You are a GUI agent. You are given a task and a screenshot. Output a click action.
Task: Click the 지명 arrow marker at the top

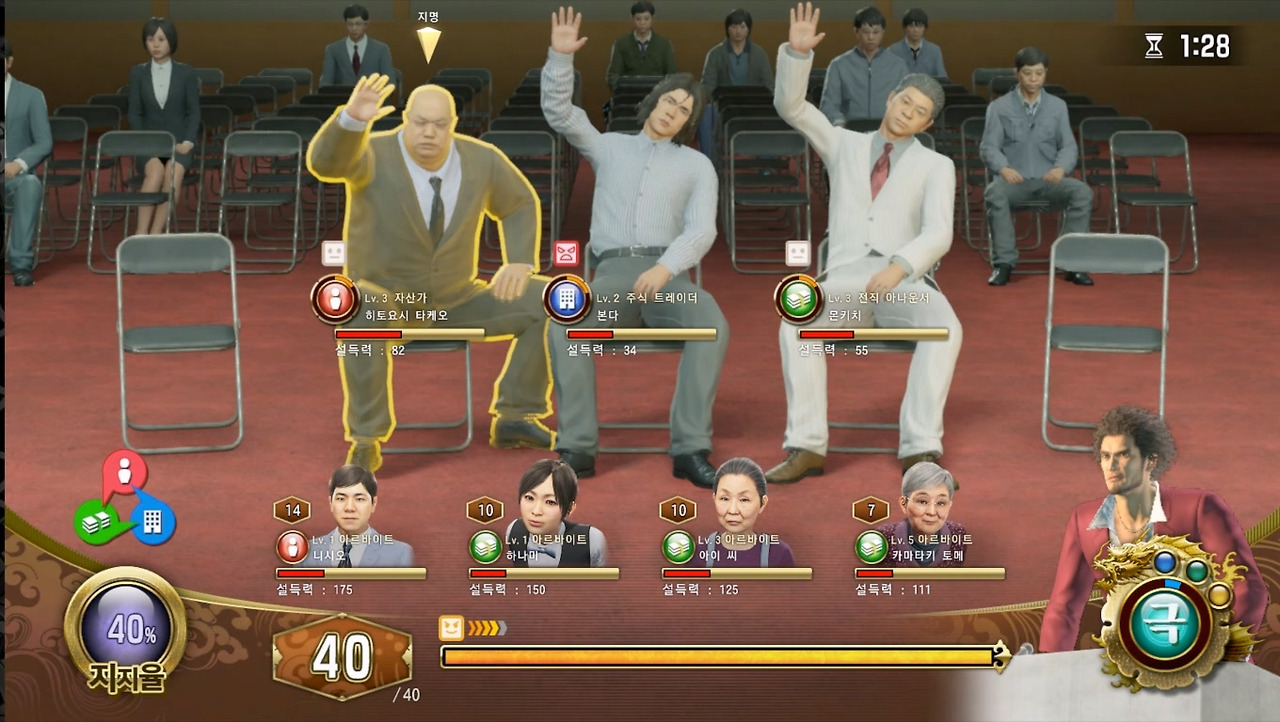coord(430,40)
